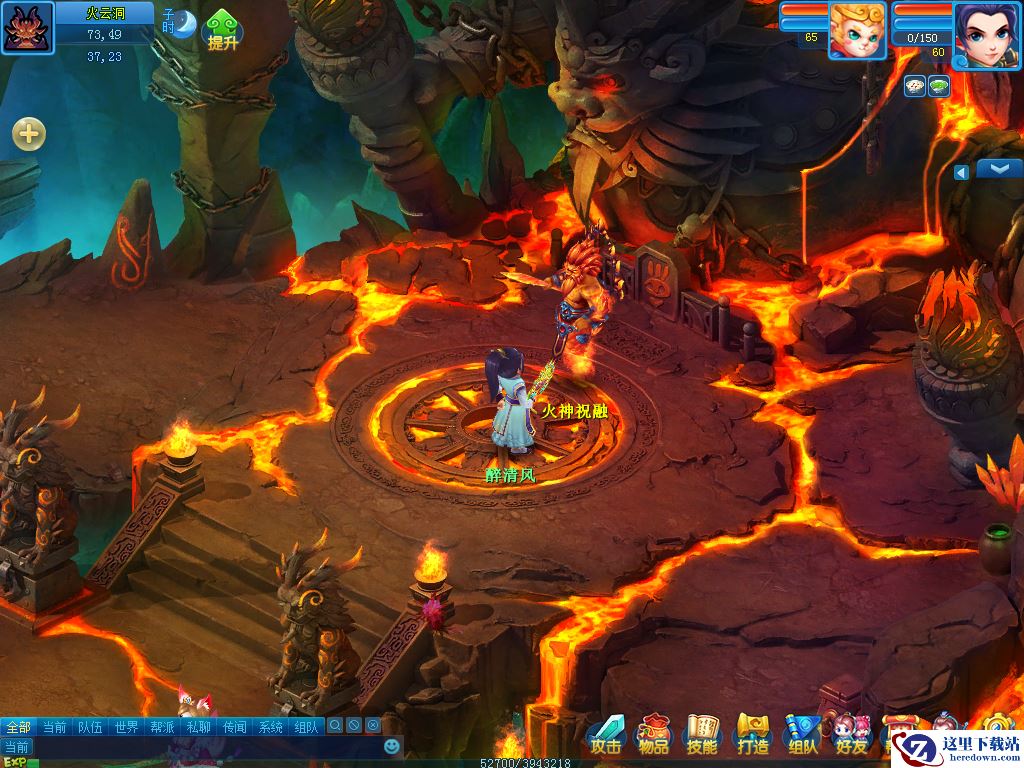Screen dimensions: 1024x768
Task: Select the purple-haired player portrait
Action: point(984,35)
